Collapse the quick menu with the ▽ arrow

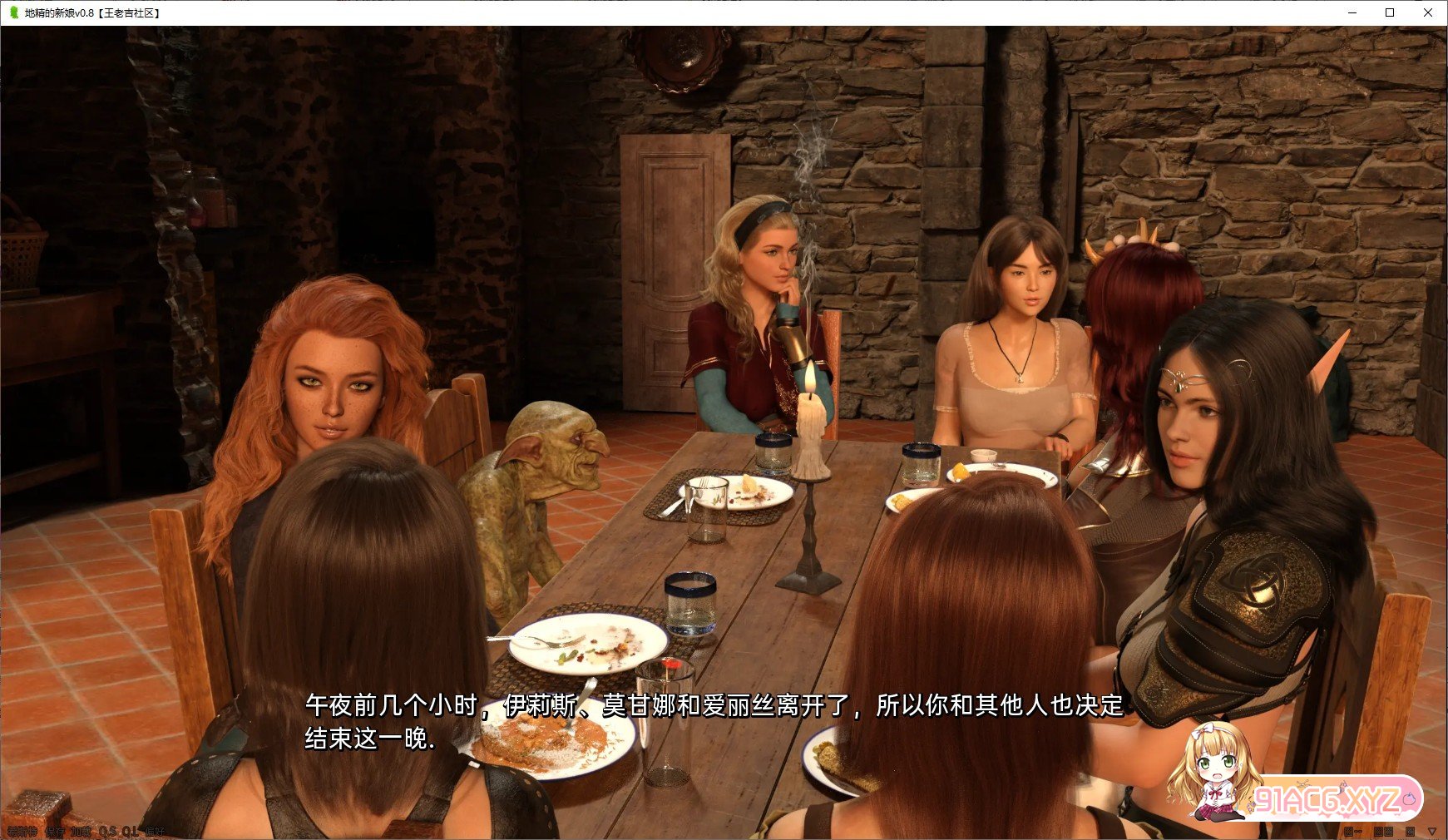click(1432, 832)
